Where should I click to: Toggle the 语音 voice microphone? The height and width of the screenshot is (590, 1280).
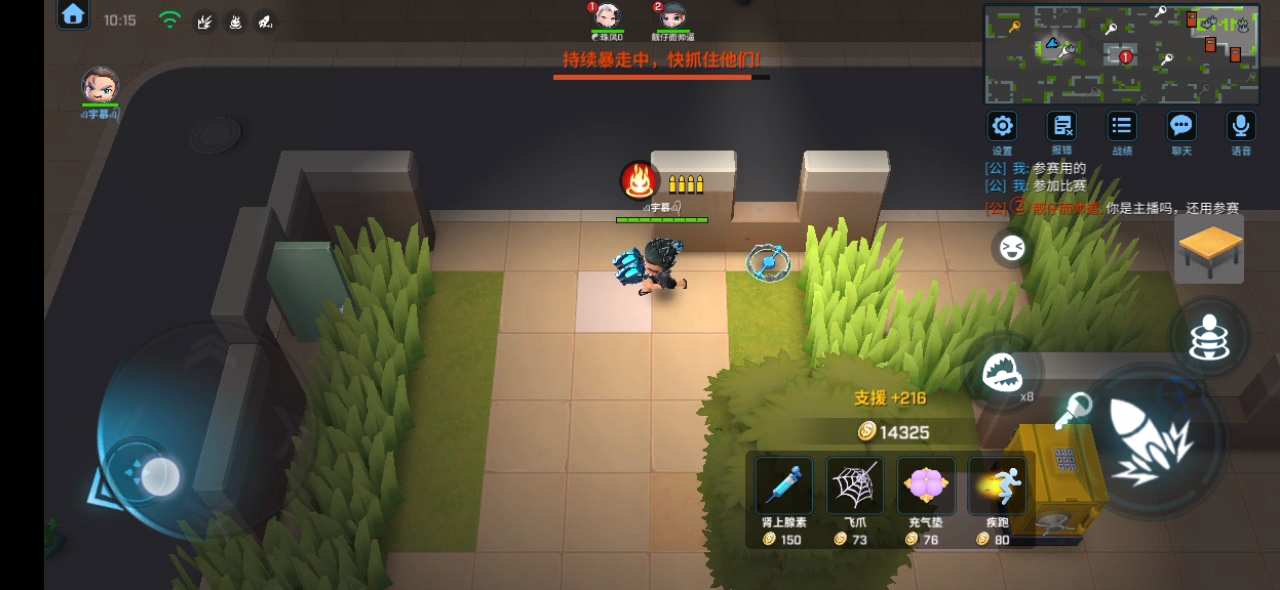[x=1241, y=127]
